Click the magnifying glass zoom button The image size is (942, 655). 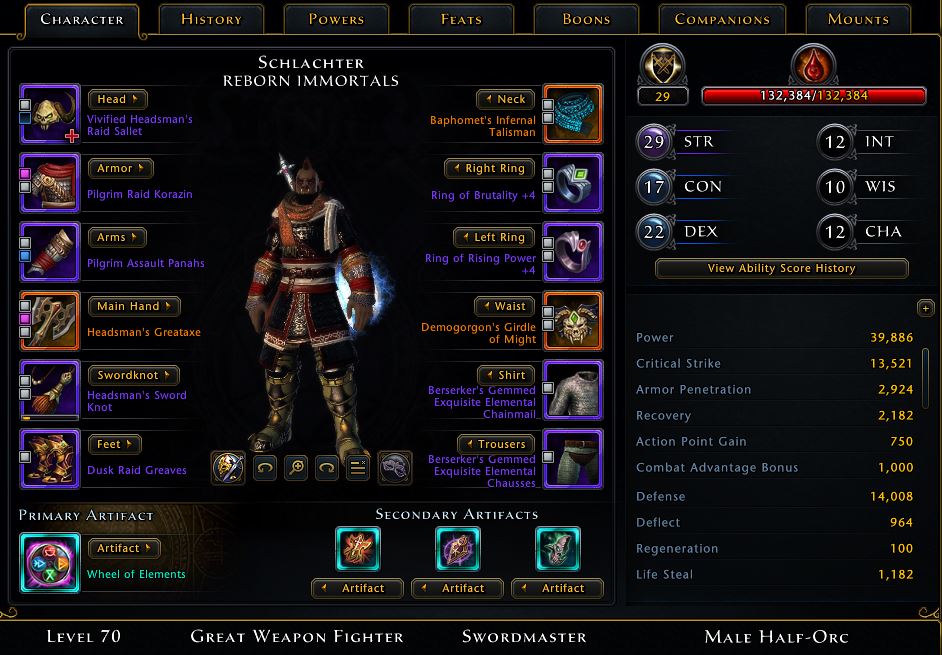tap(296, 467)
